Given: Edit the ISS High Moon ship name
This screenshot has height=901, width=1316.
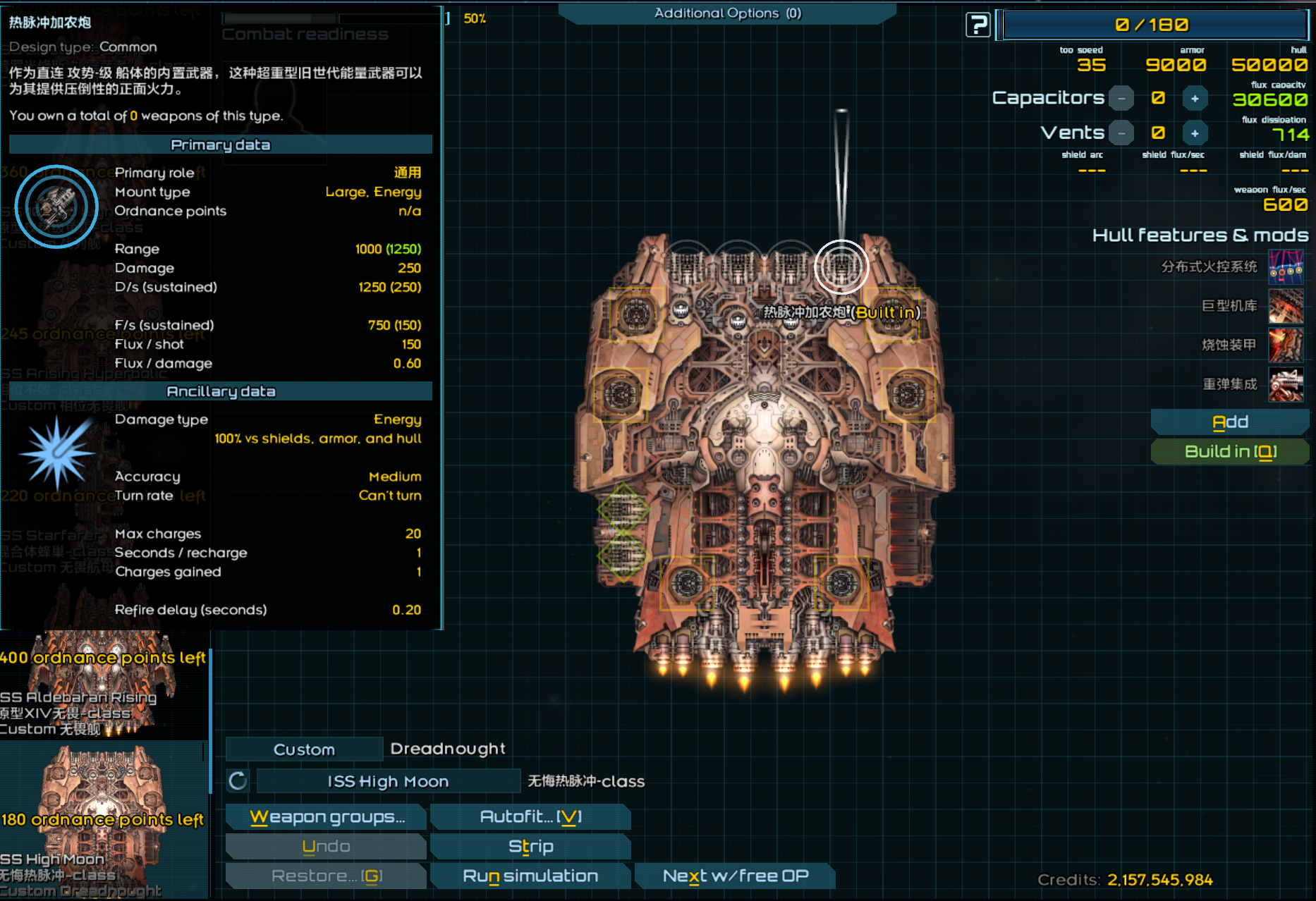Looking at the screenshot, I should pos(388,781).
